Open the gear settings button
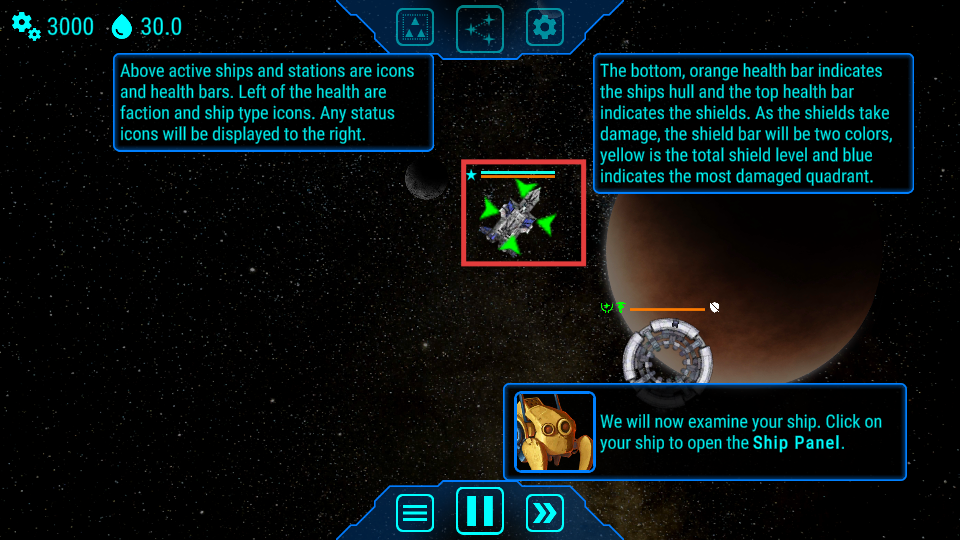 coord(545,27)
